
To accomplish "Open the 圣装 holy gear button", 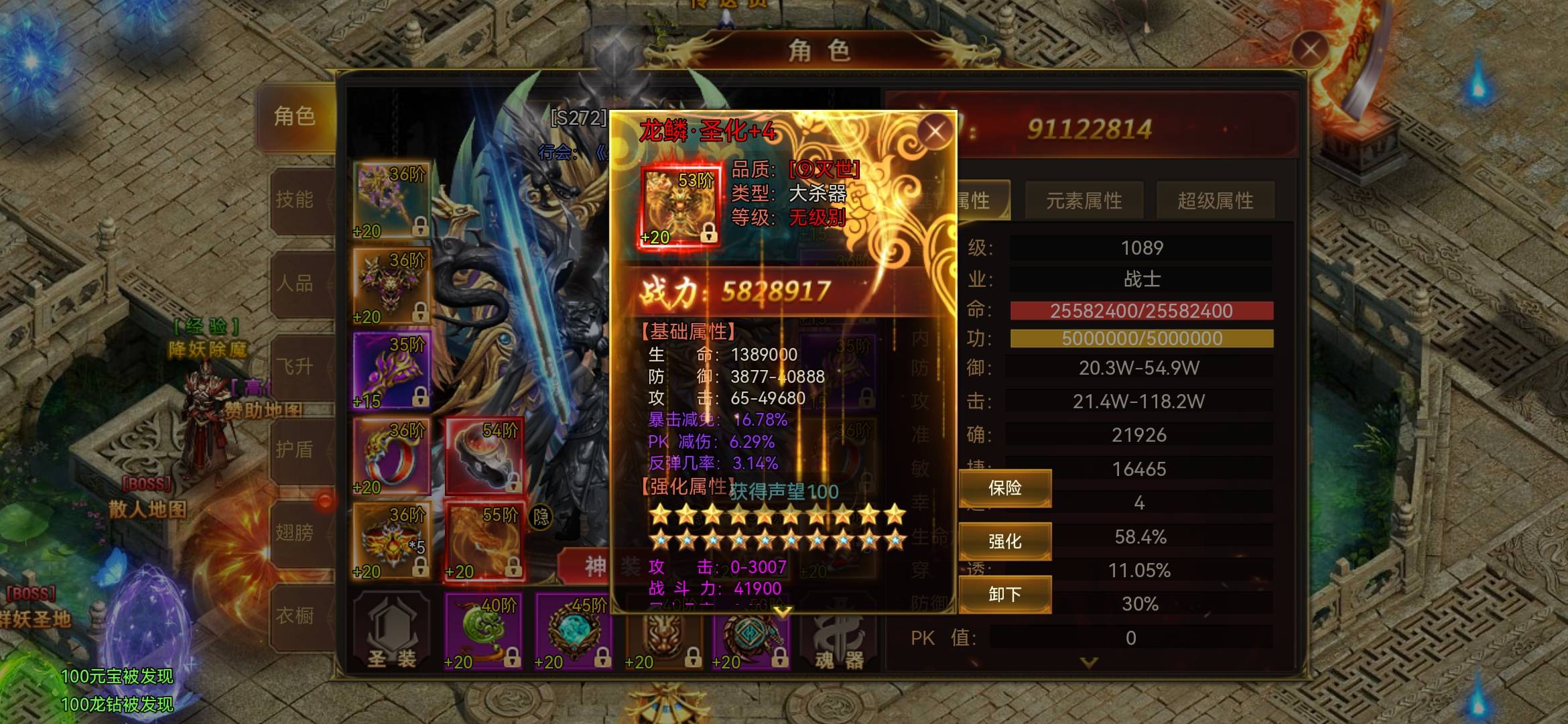I will pyautogui.click(x=391, y=631).
